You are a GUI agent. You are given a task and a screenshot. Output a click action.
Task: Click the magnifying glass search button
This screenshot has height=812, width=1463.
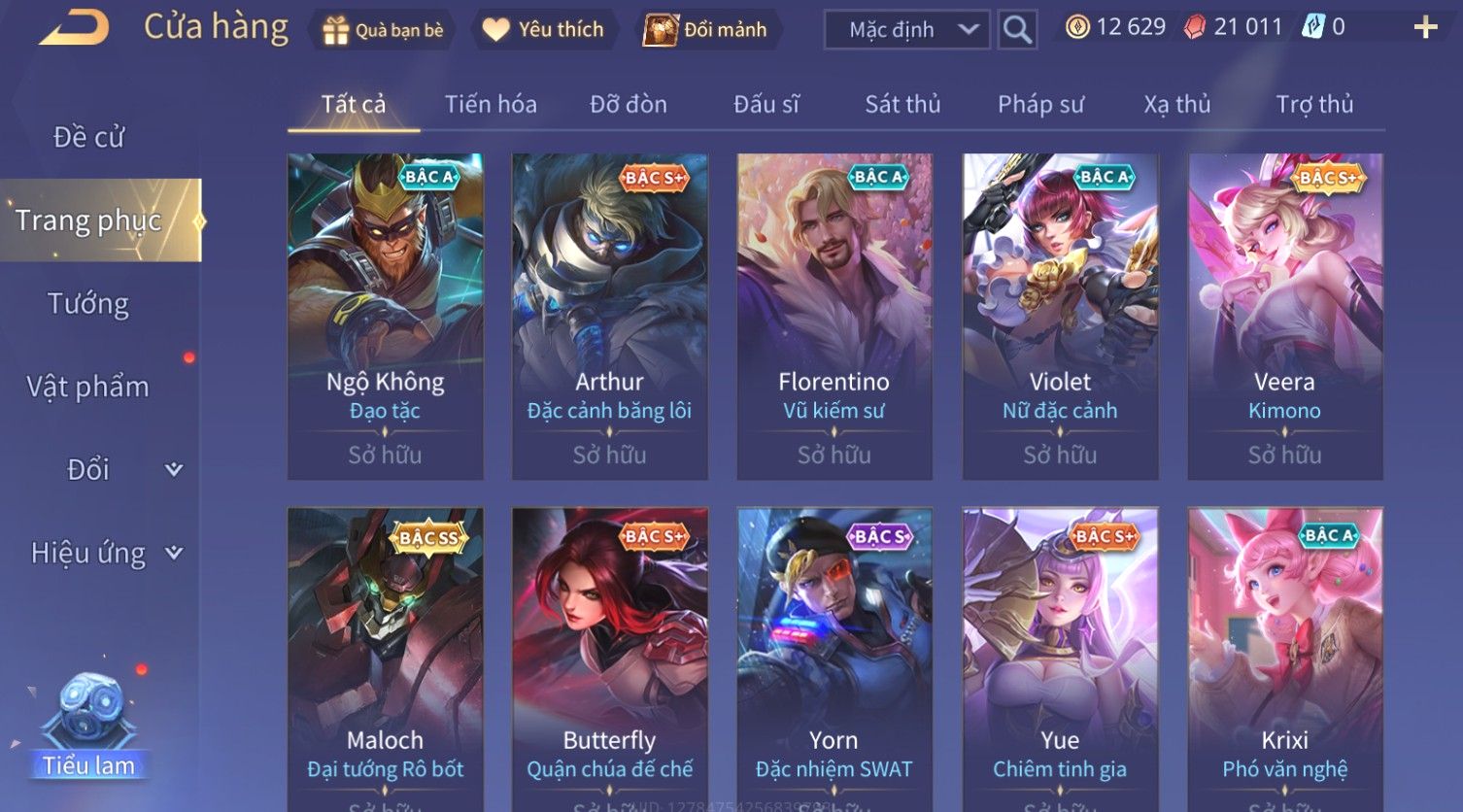pos(1017,30)
